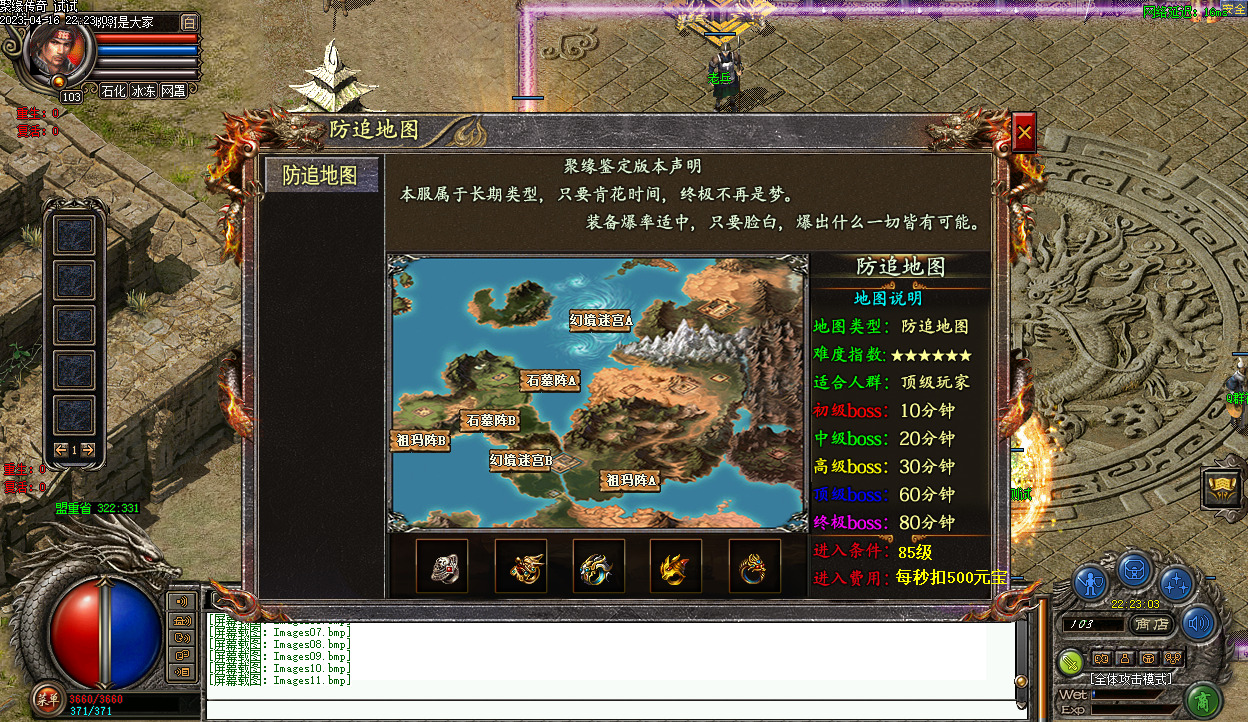Click the silver ring reward icon
Screen dimensions: 1248x722
(x=442, y=566)
